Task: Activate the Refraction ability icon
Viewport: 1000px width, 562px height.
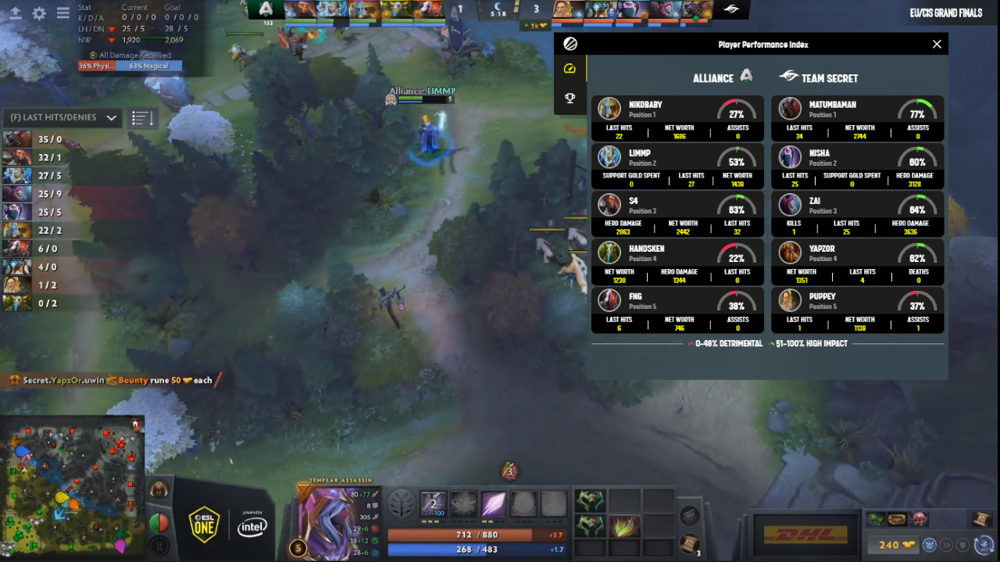Action: [433, 505]
